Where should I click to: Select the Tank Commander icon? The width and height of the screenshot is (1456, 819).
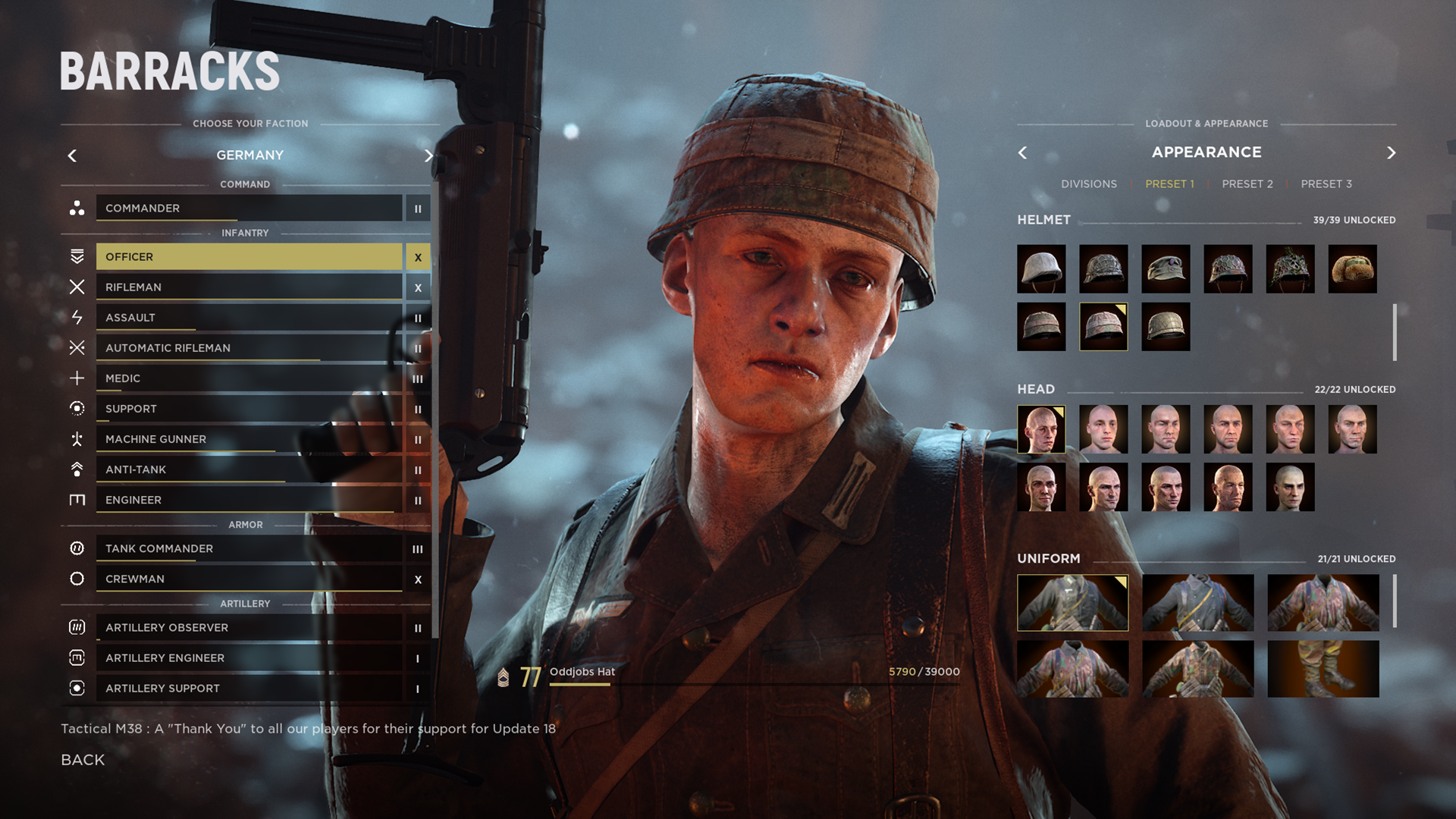coord(76,548)
